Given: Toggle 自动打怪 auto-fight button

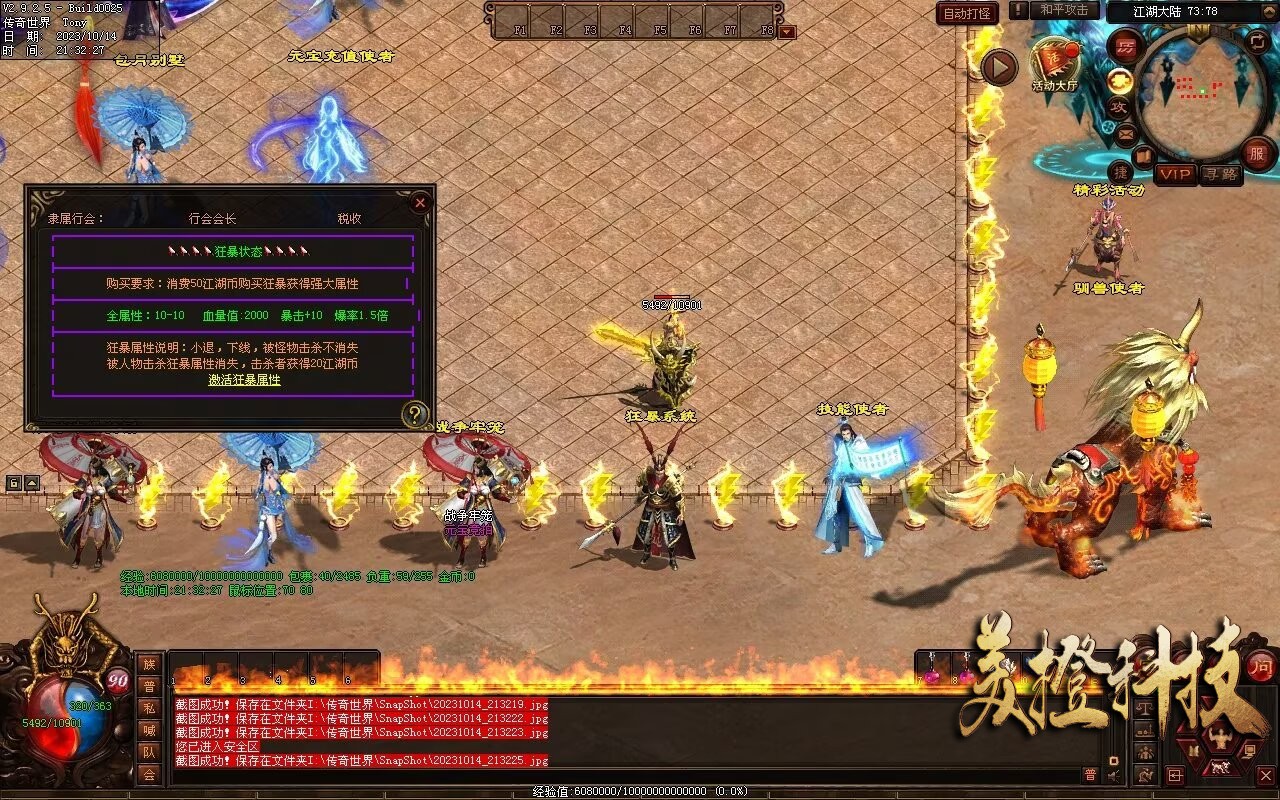Looking at the screenshot, I should coord(967,13).
